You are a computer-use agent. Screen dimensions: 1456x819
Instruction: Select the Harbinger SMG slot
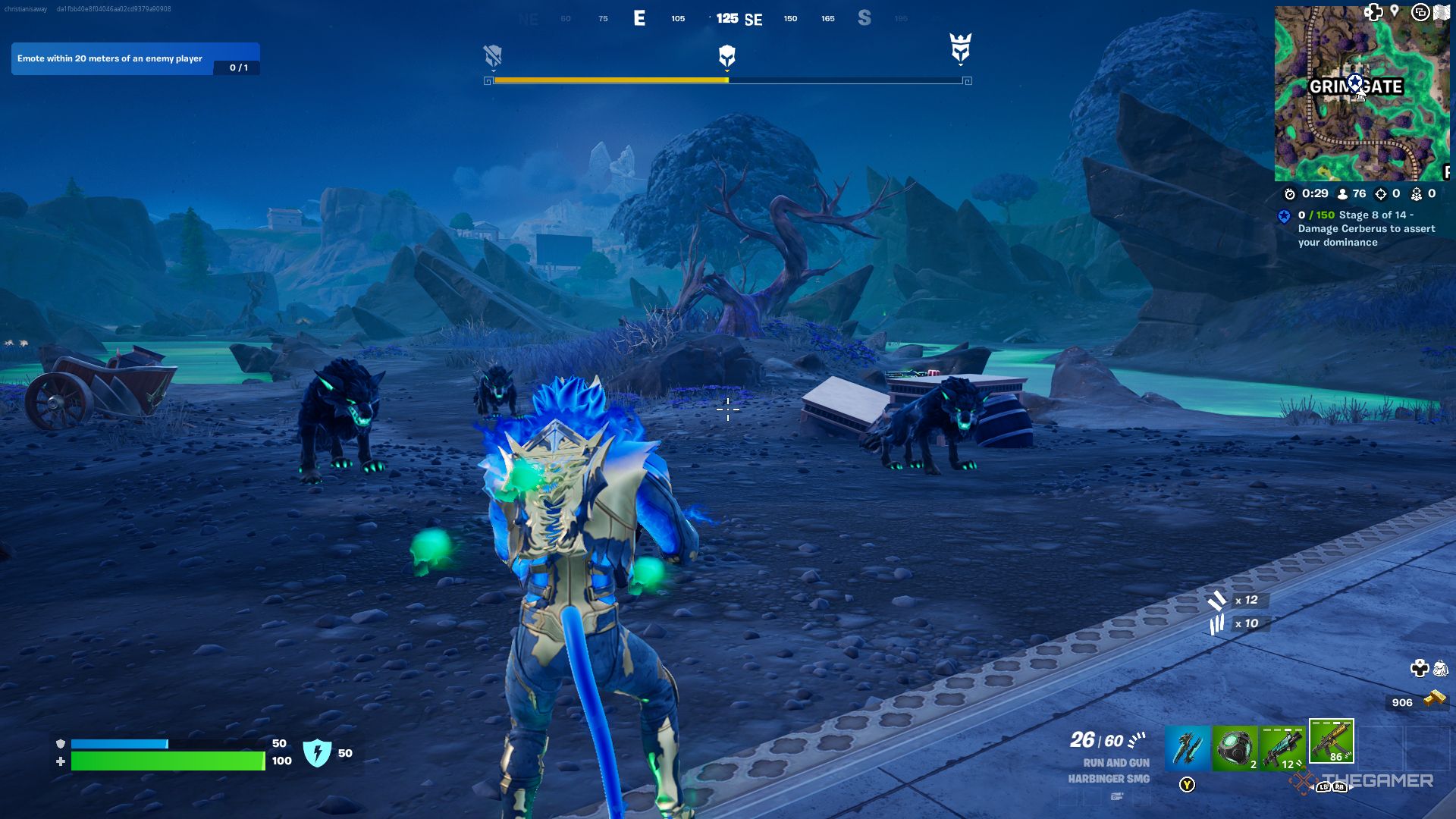(x=1331, y=741)
